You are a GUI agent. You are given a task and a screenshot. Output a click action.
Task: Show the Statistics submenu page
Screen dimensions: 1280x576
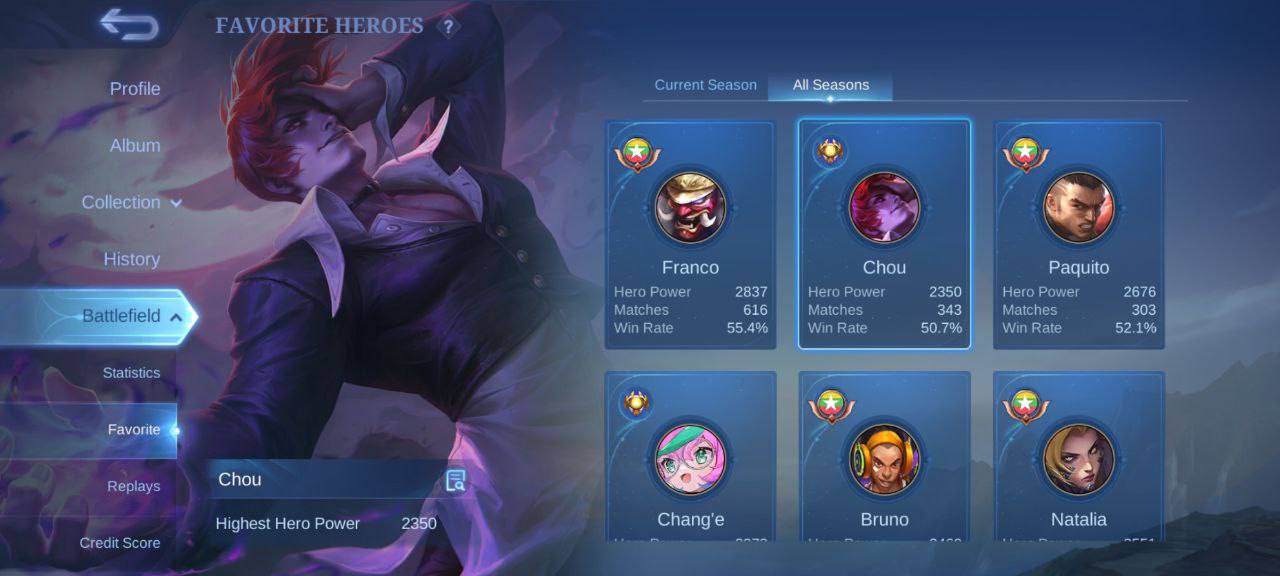click(131, 373)
